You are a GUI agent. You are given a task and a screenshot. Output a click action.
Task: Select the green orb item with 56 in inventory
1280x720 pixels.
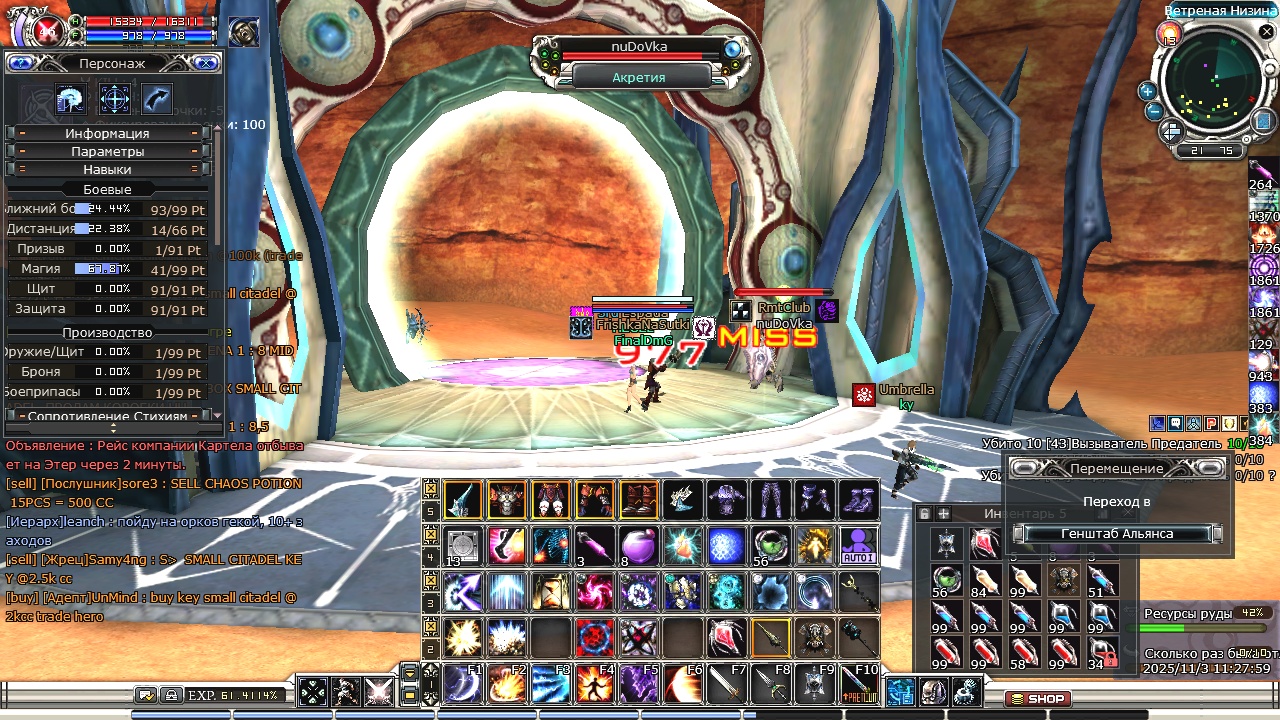pos(946,579)
